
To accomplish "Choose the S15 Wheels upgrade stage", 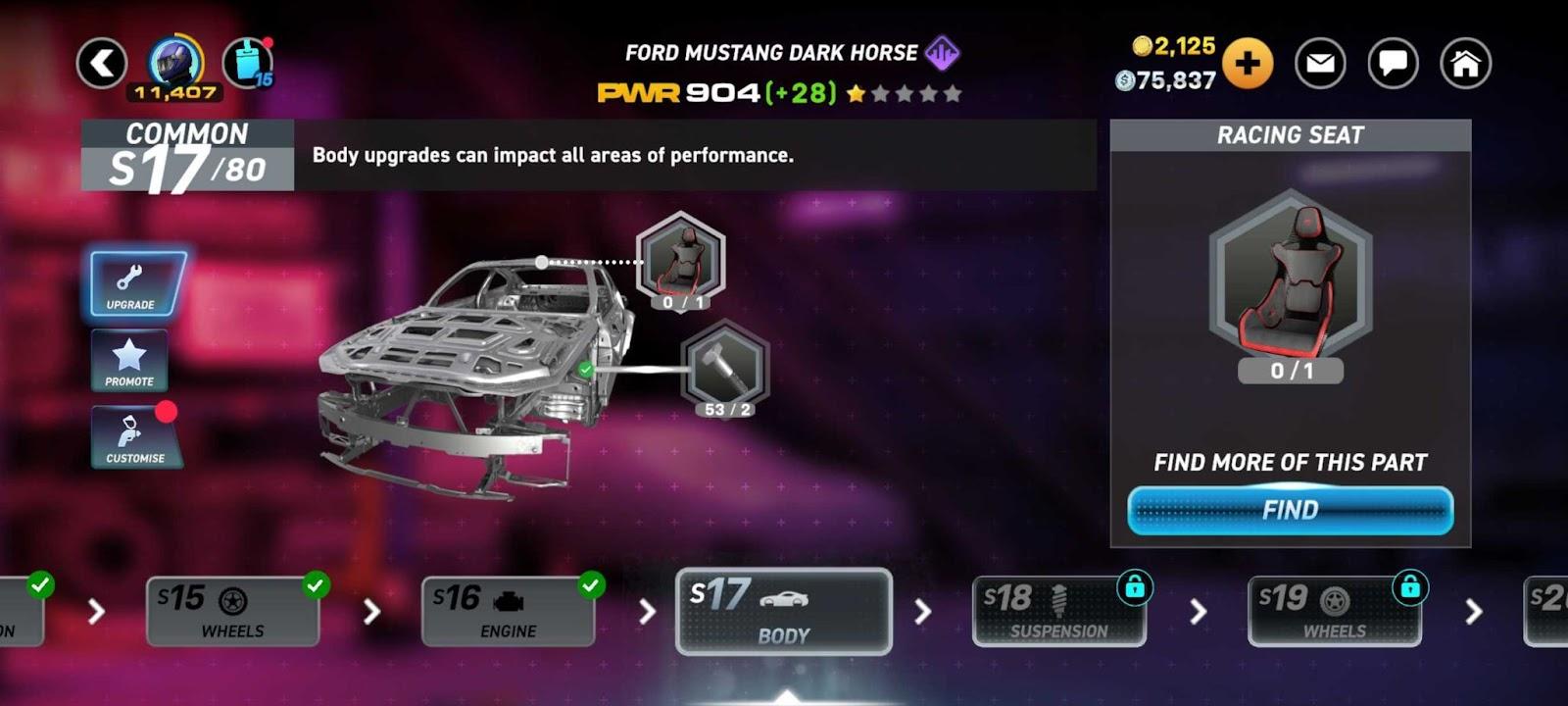I will pos(232,612).
